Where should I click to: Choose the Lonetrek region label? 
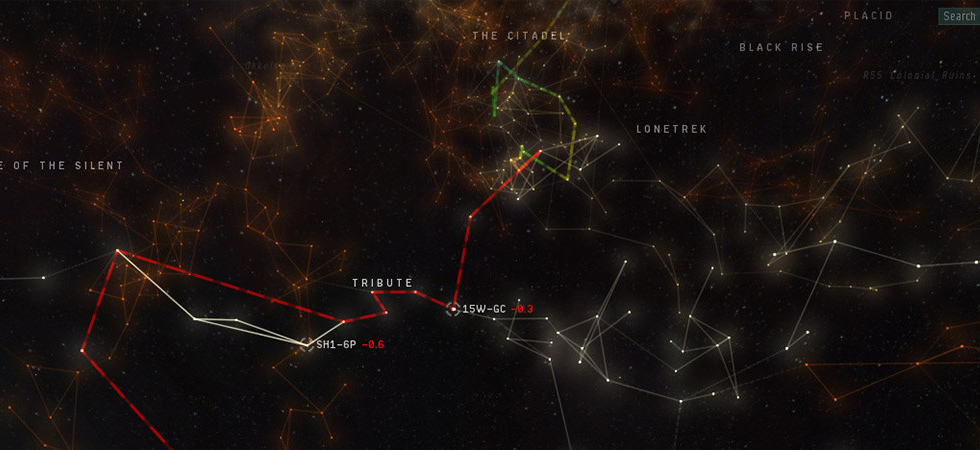[x=672, y=129]
